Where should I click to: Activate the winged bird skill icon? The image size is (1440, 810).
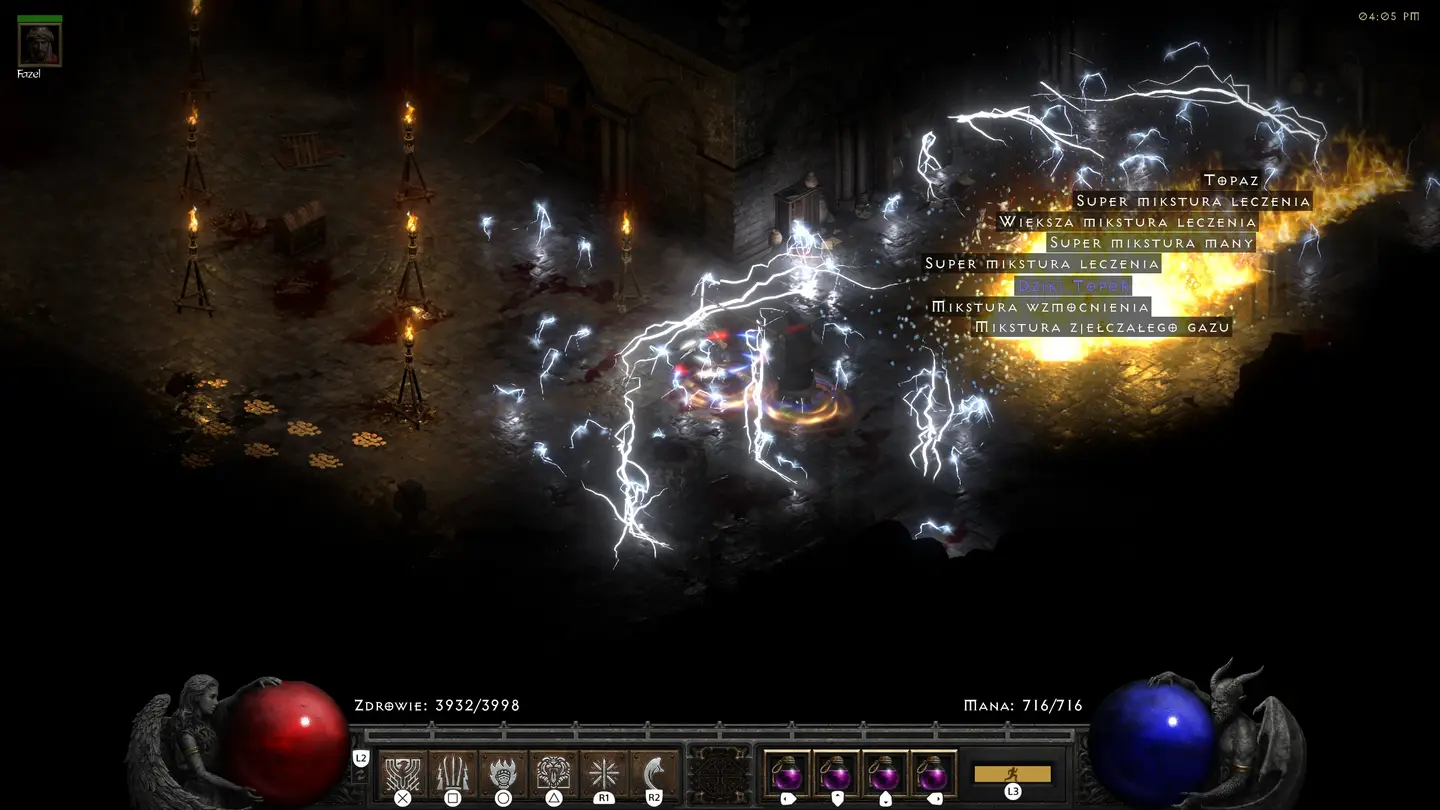tap(402, 773)
